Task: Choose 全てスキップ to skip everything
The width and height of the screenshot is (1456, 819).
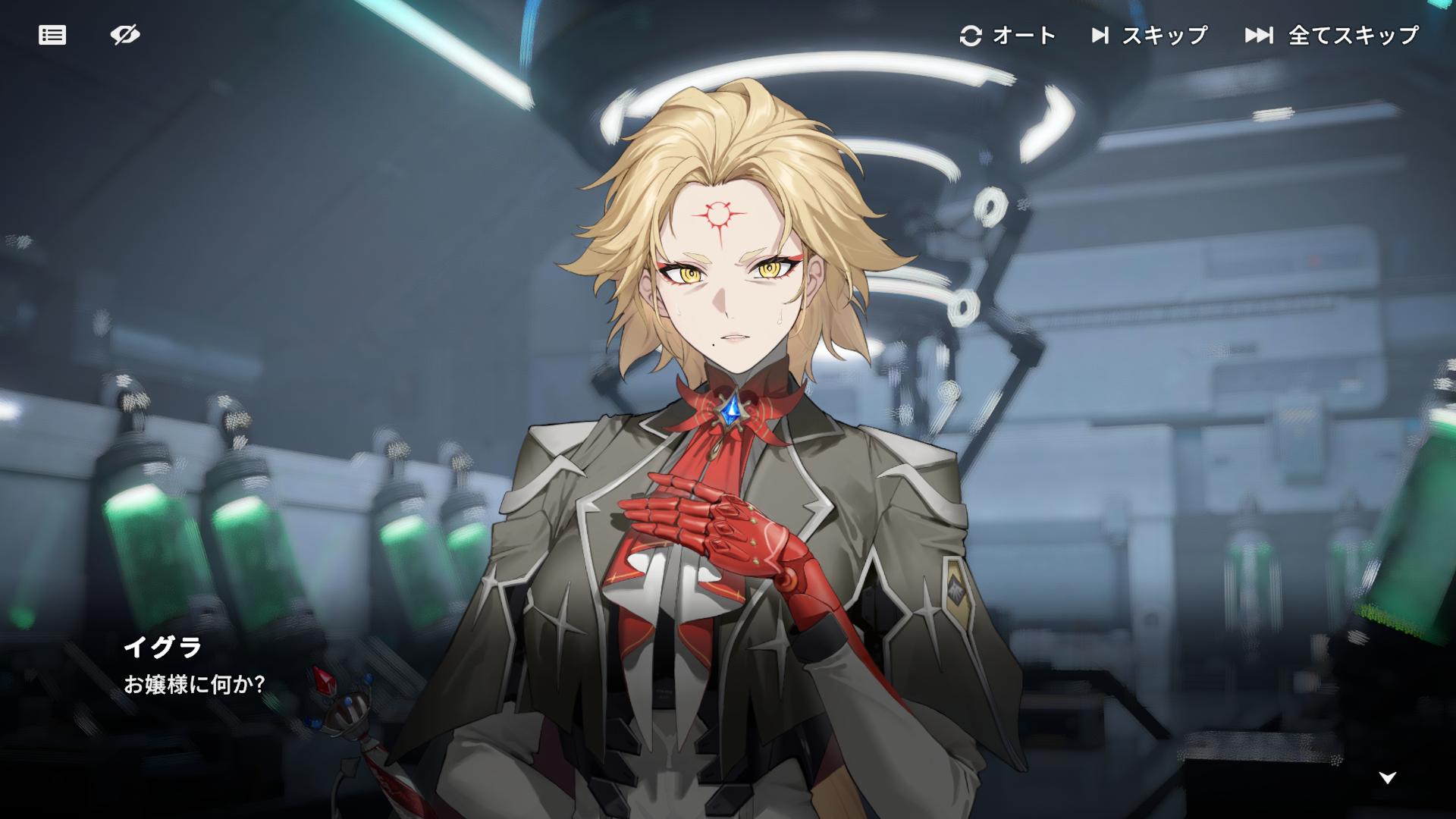Action: [1332, 35]
